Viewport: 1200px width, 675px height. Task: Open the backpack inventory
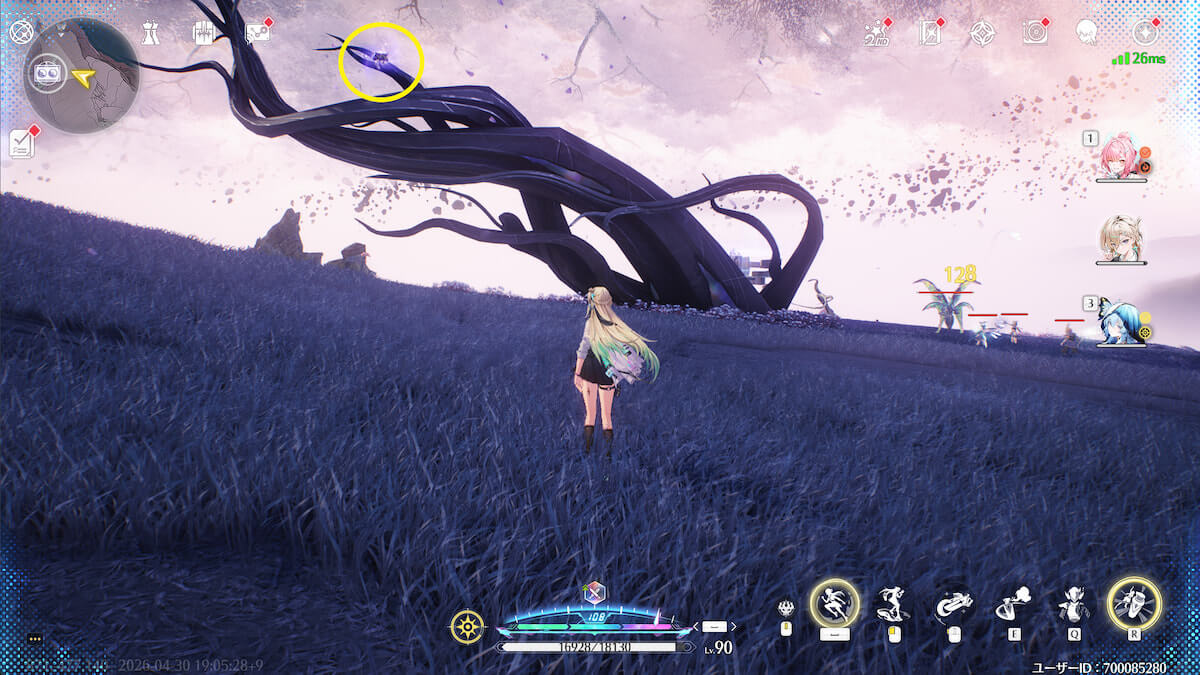pos(202,32)
